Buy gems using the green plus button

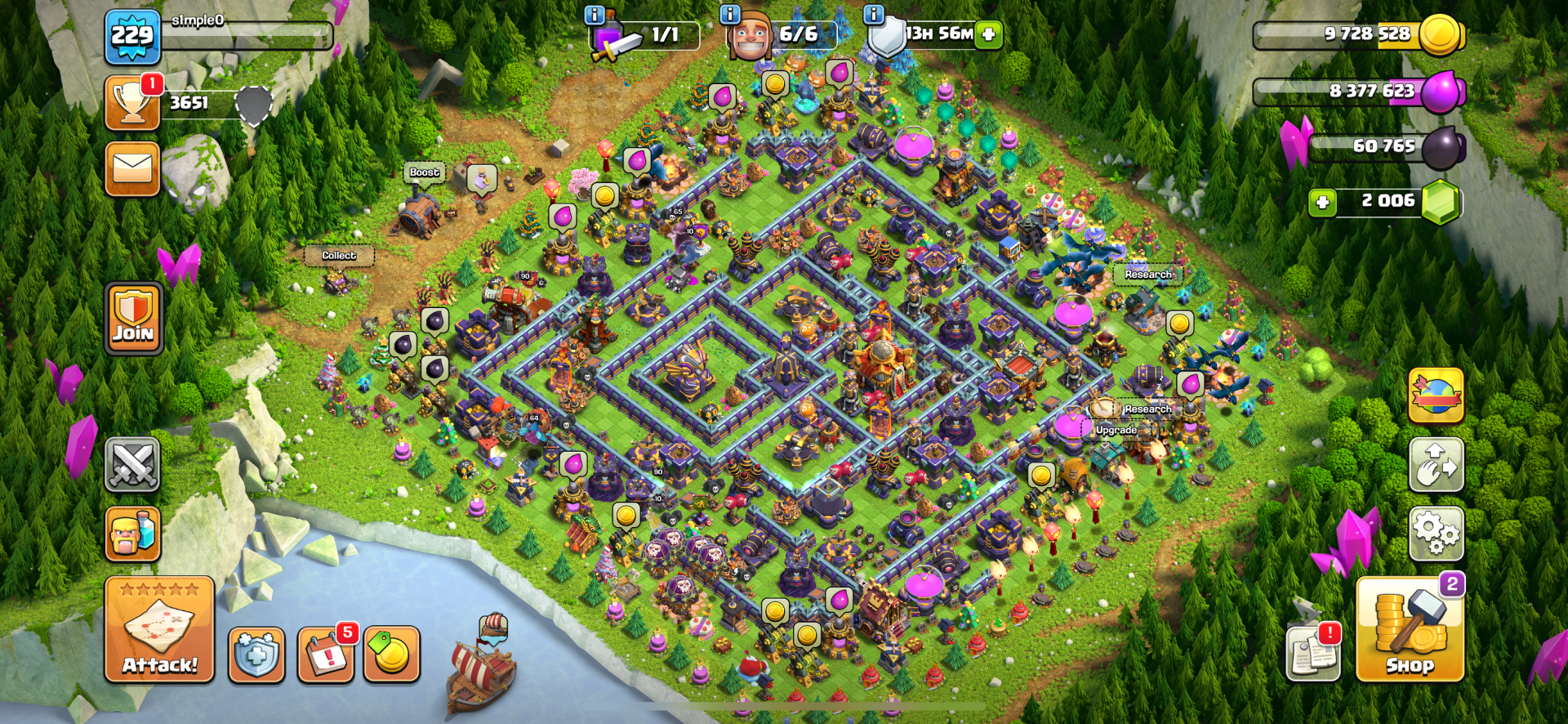[1322, 202]
